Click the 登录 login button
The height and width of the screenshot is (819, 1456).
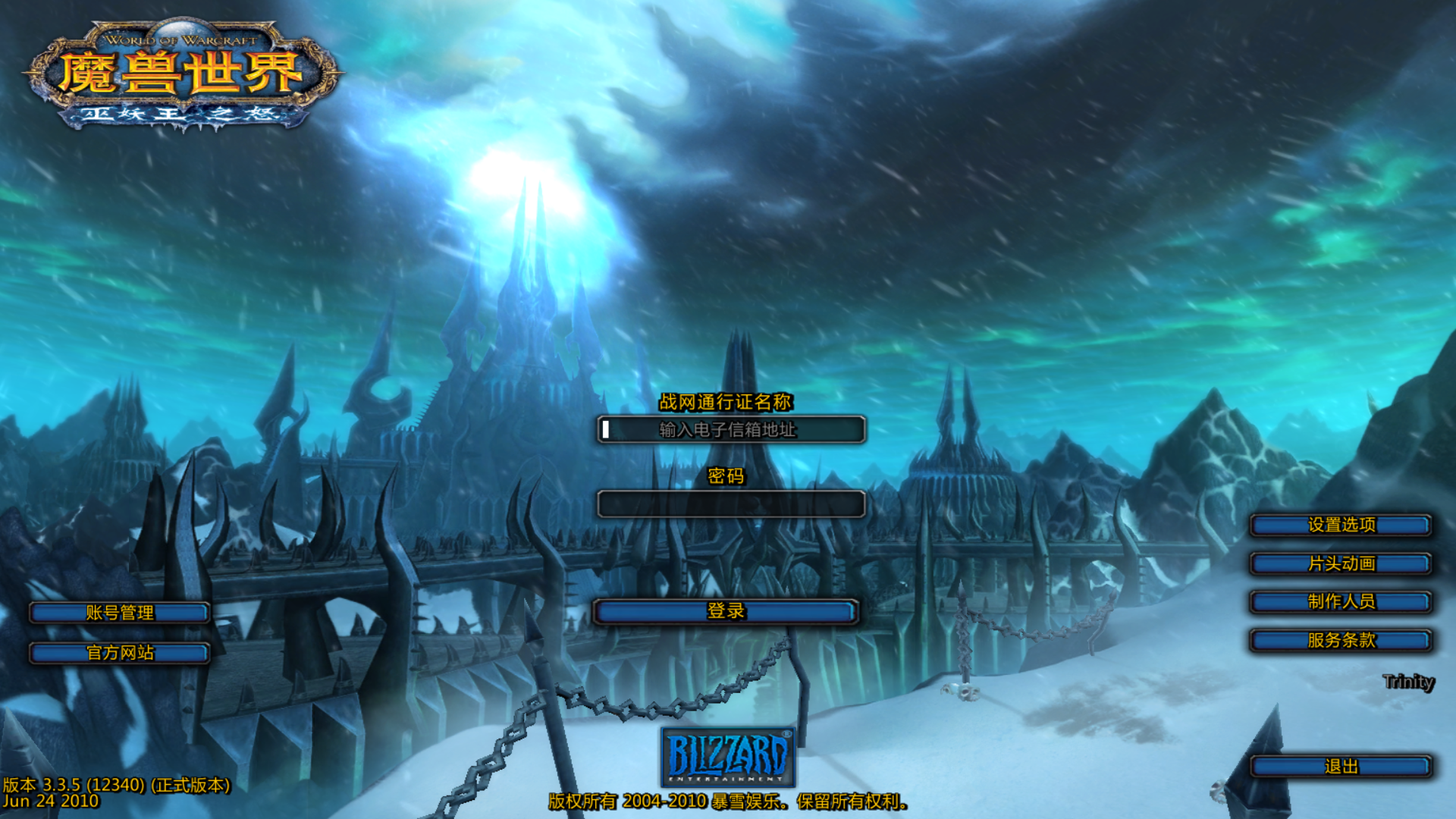[726, 611]
